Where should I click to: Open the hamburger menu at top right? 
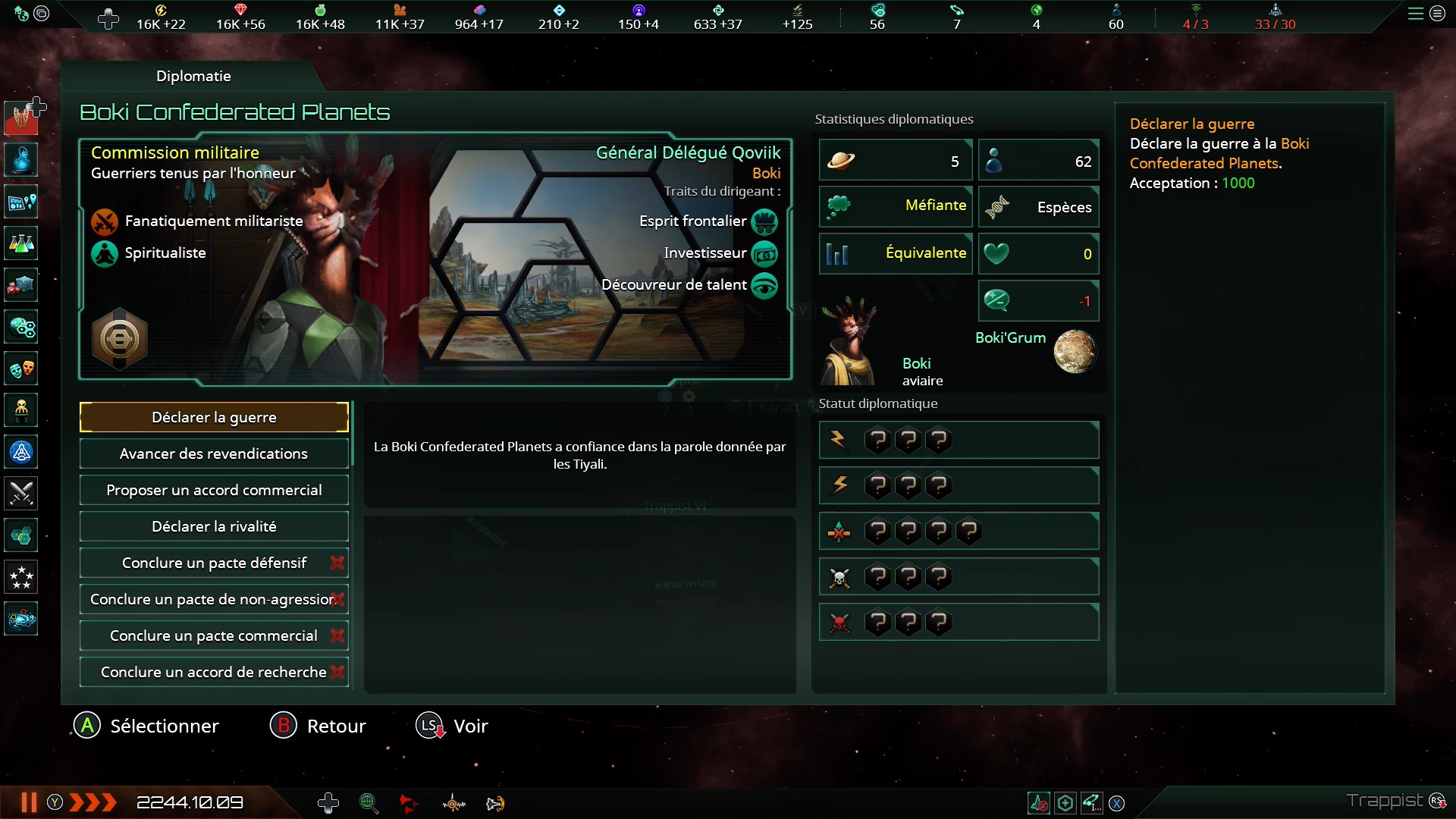point(1415,14)
